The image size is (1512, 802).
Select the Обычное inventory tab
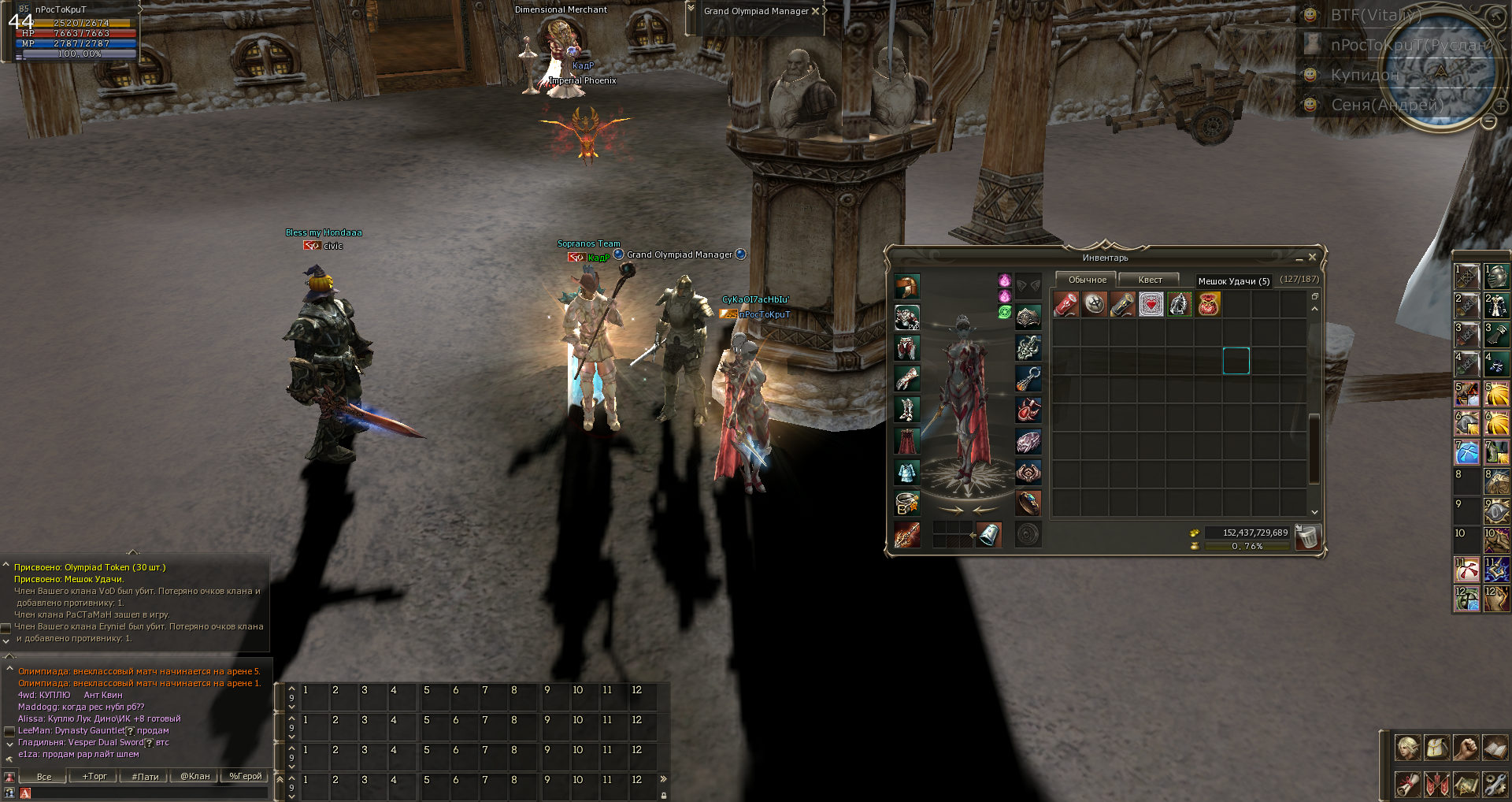1087,280
